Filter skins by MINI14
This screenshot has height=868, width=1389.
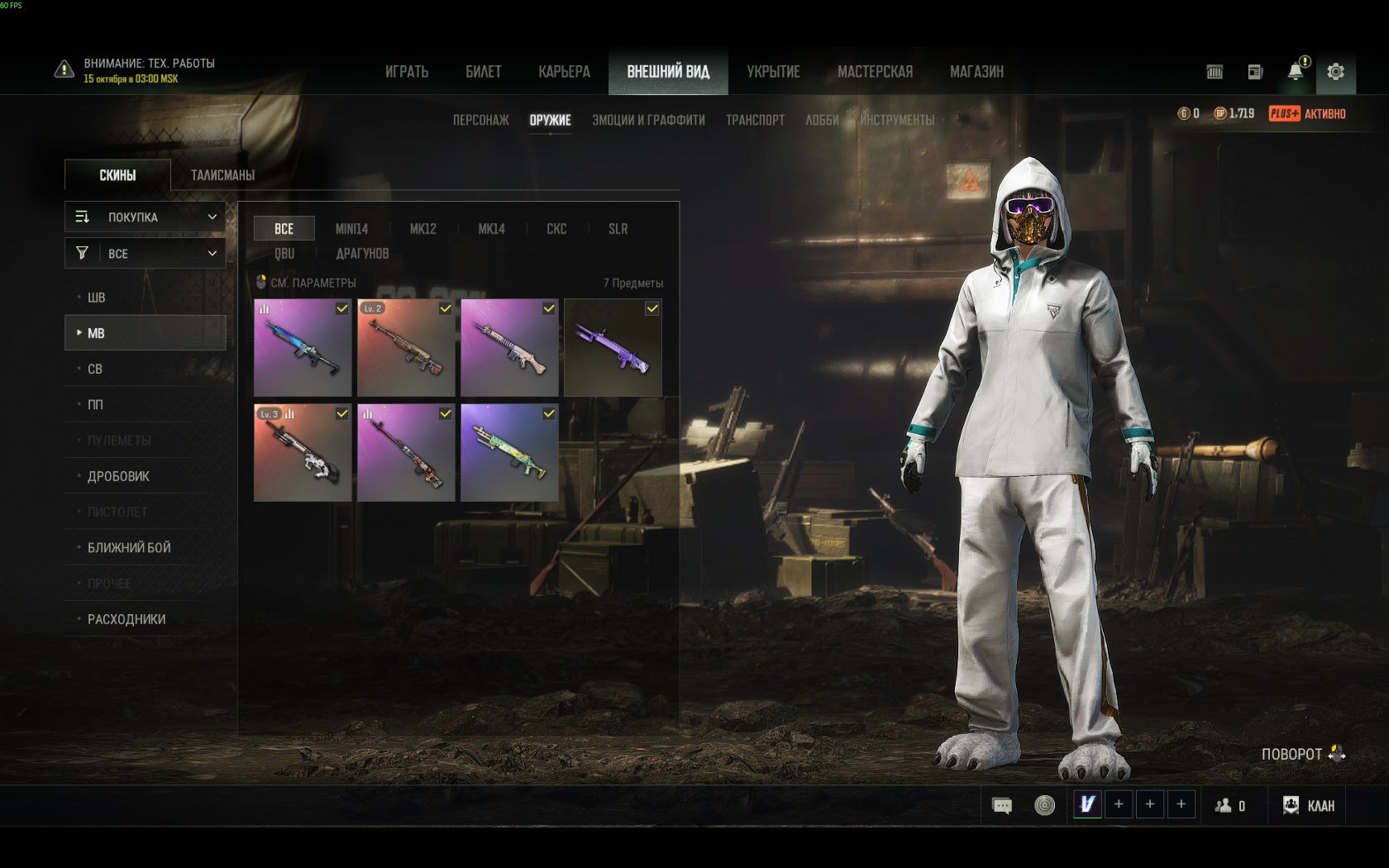(351, 229)
